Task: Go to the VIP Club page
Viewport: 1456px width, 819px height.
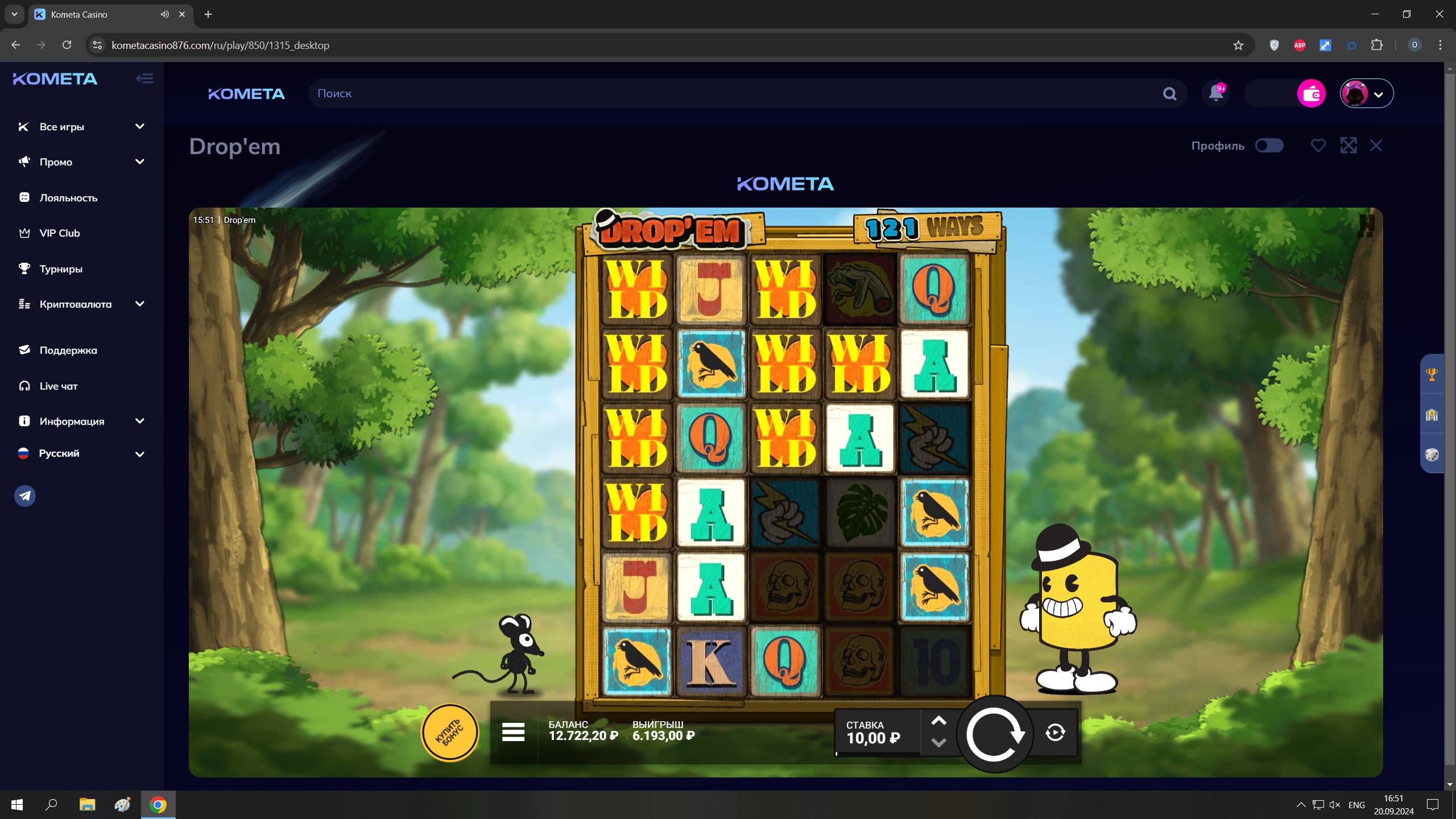Action: coord(59,233)
